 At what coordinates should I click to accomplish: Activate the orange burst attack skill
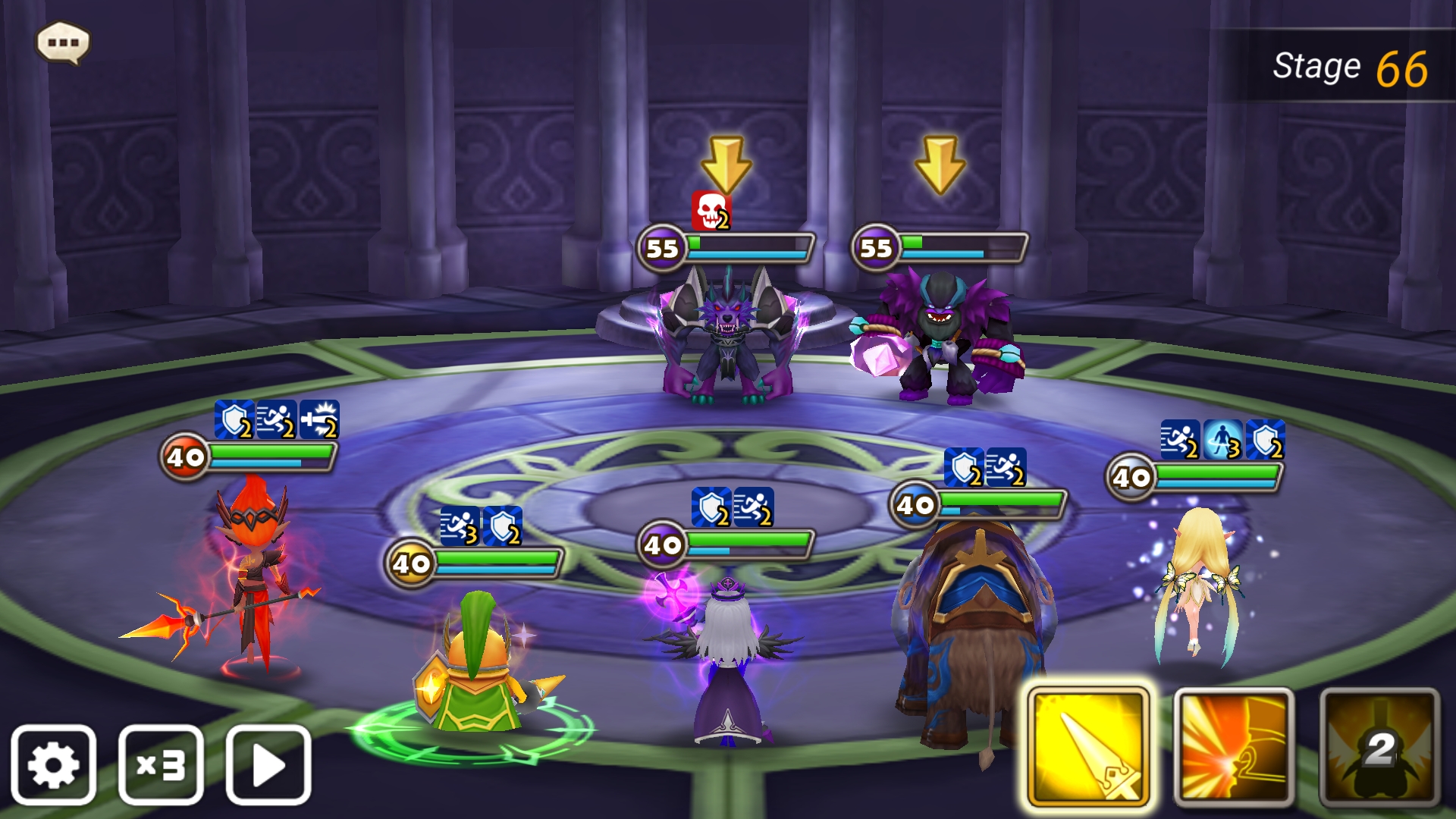pyautogui.click(x=1233, y=747)
